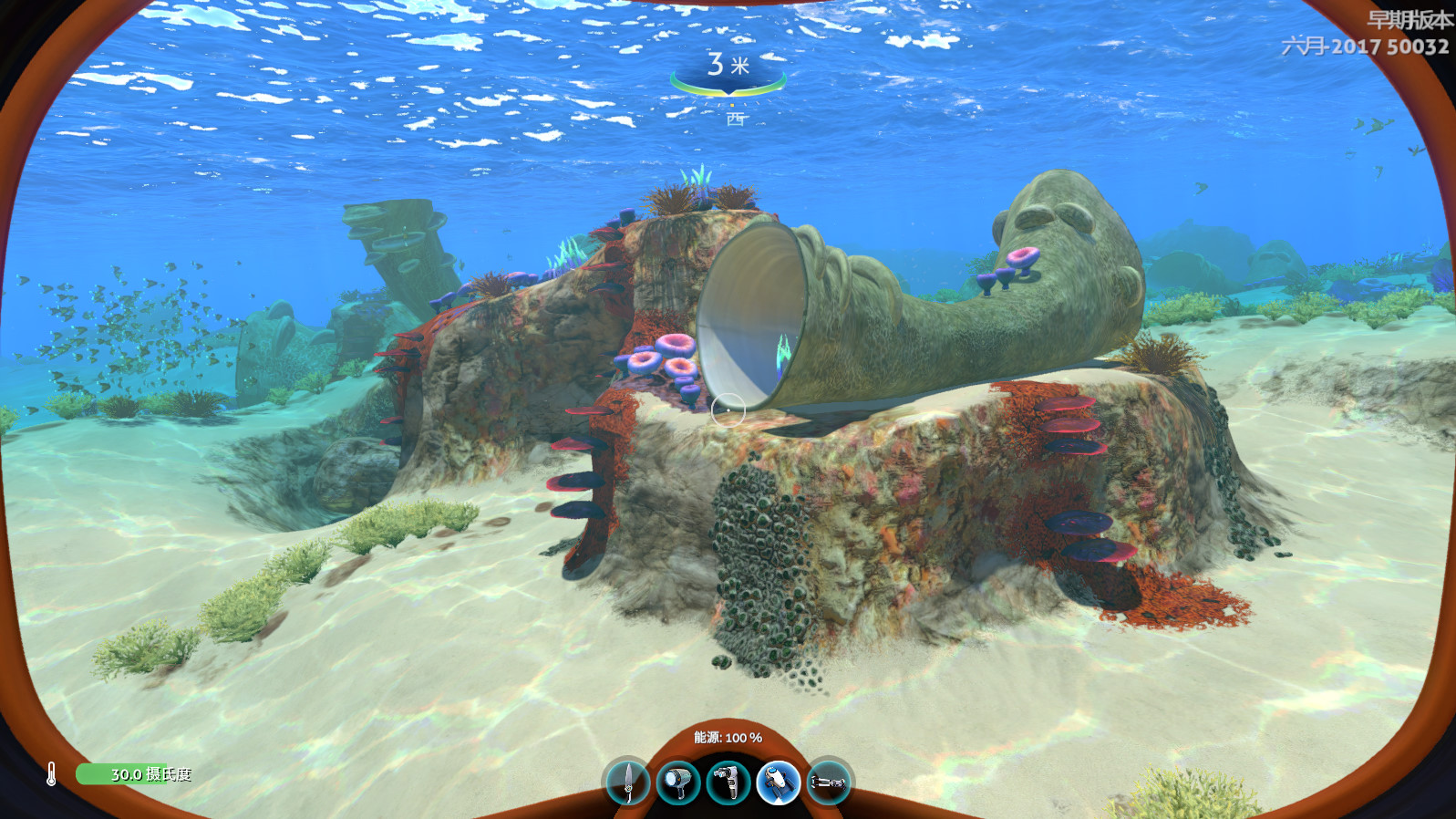Select the survival knife hotbar slot
Viewport: 1456px width, 819px height.
tap(628, 782)
